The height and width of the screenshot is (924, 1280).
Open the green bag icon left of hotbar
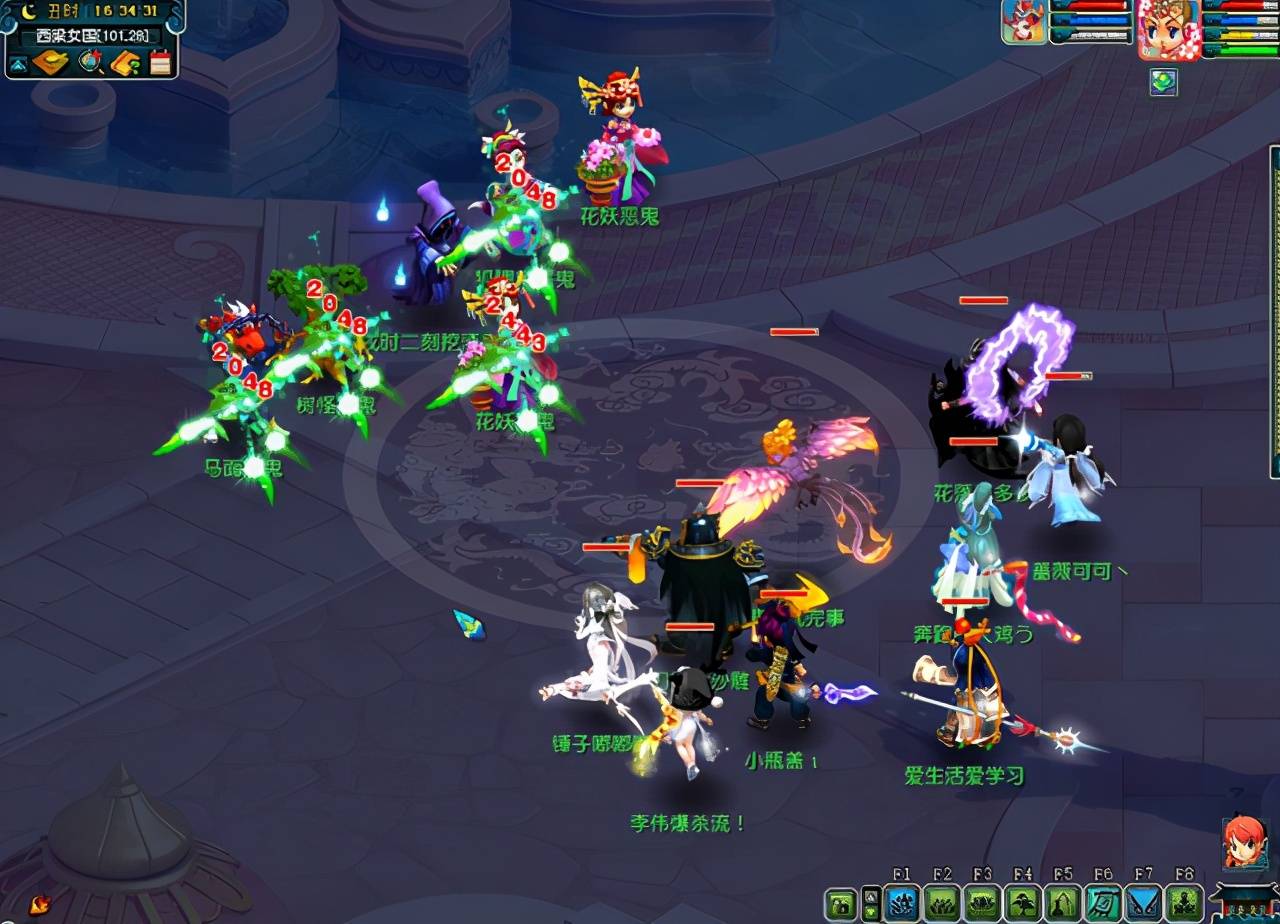pos(840,904)
